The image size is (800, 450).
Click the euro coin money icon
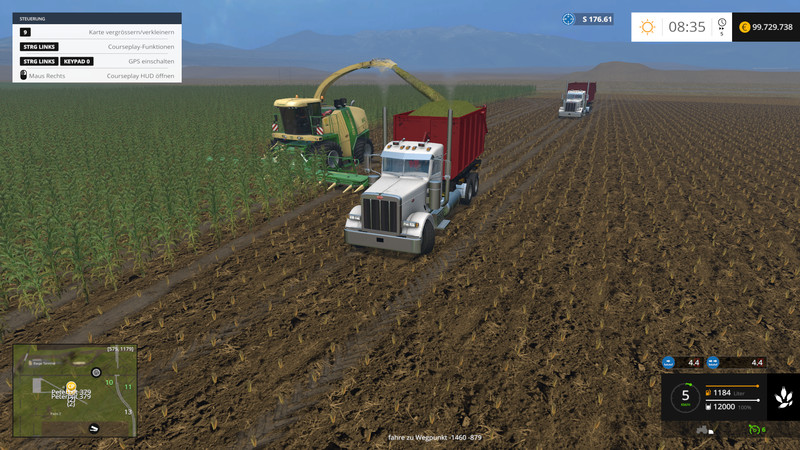tap(744, 27)
